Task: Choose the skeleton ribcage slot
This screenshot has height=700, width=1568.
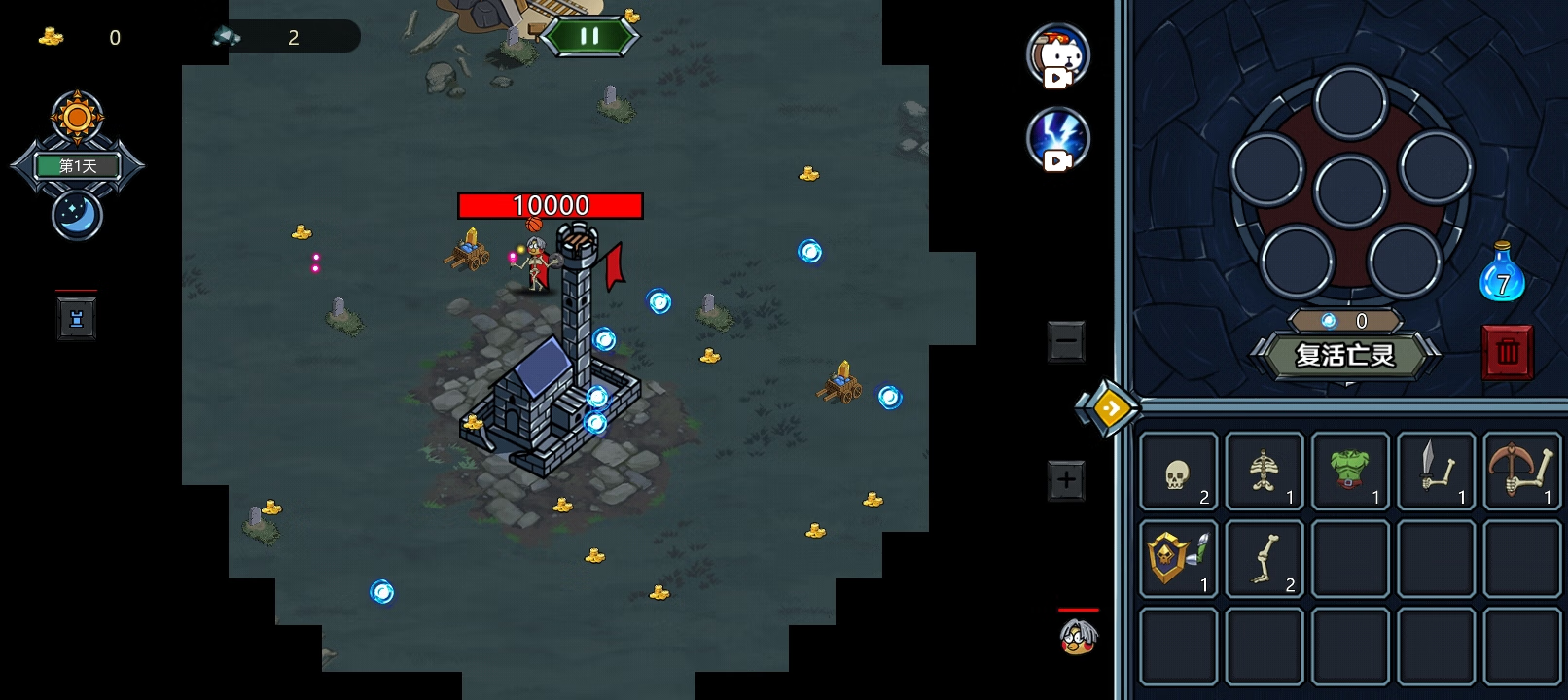Action: [x=1264, y=472]
